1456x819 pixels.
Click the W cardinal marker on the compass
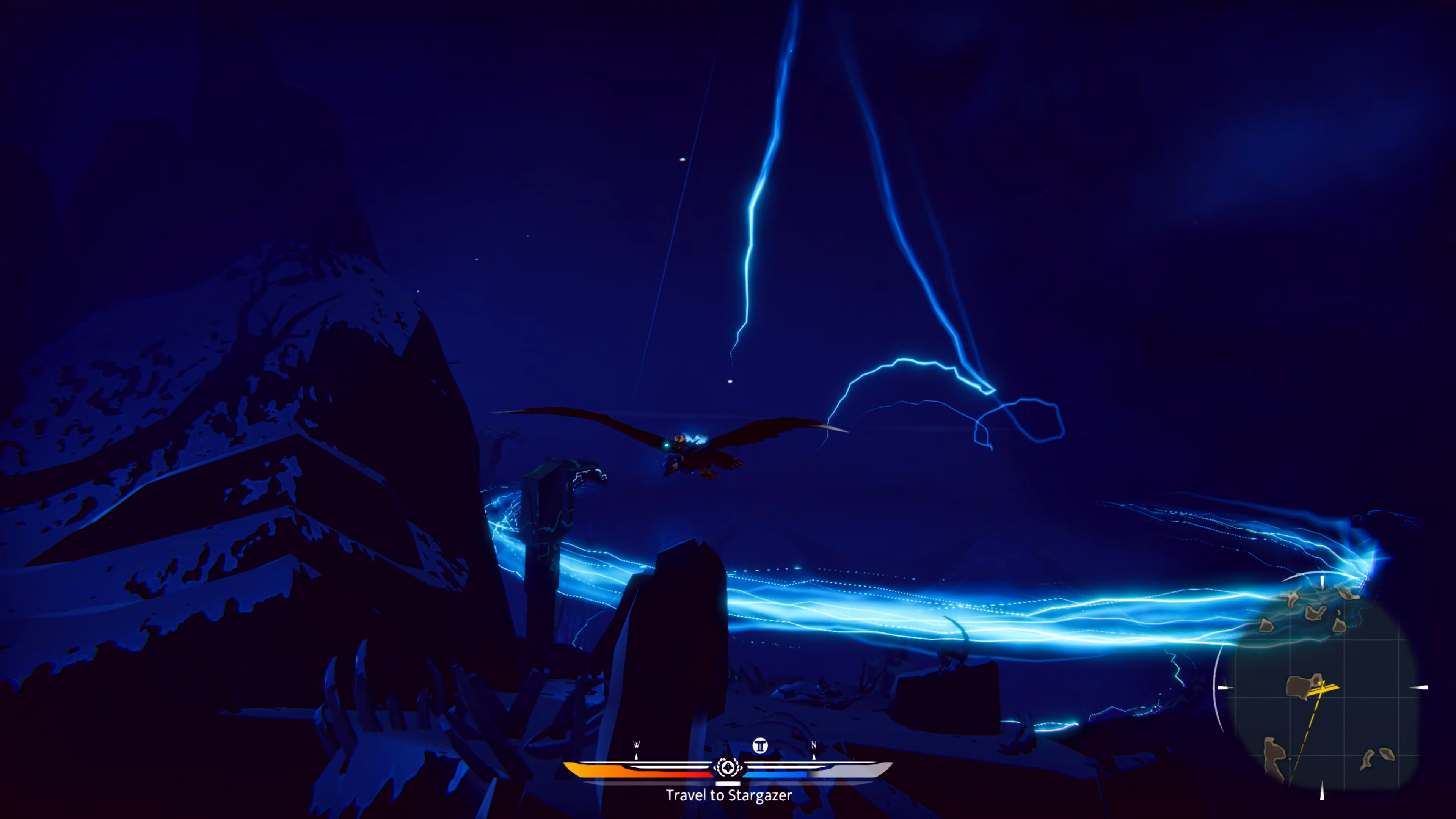[x=637, y=744]
